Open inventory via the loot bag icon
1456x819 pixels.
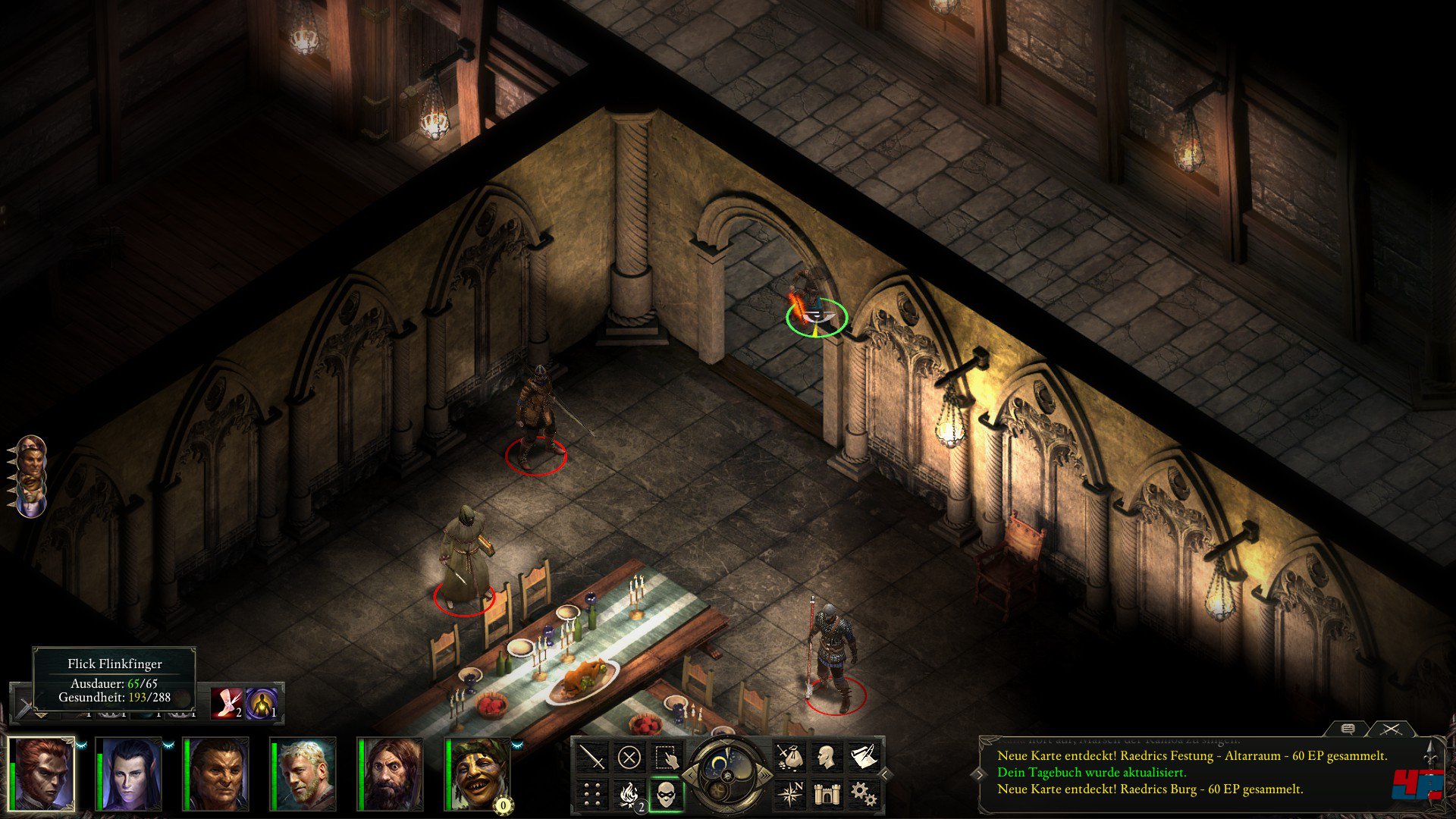pyautogui.click(x=789, y=757)
